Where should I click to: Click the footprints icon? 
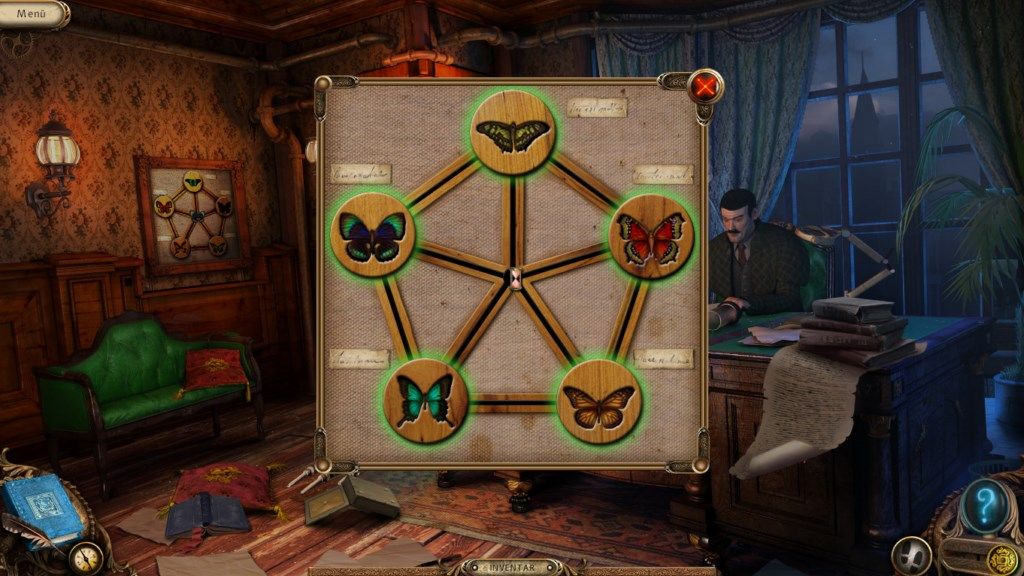coord(912,555)
